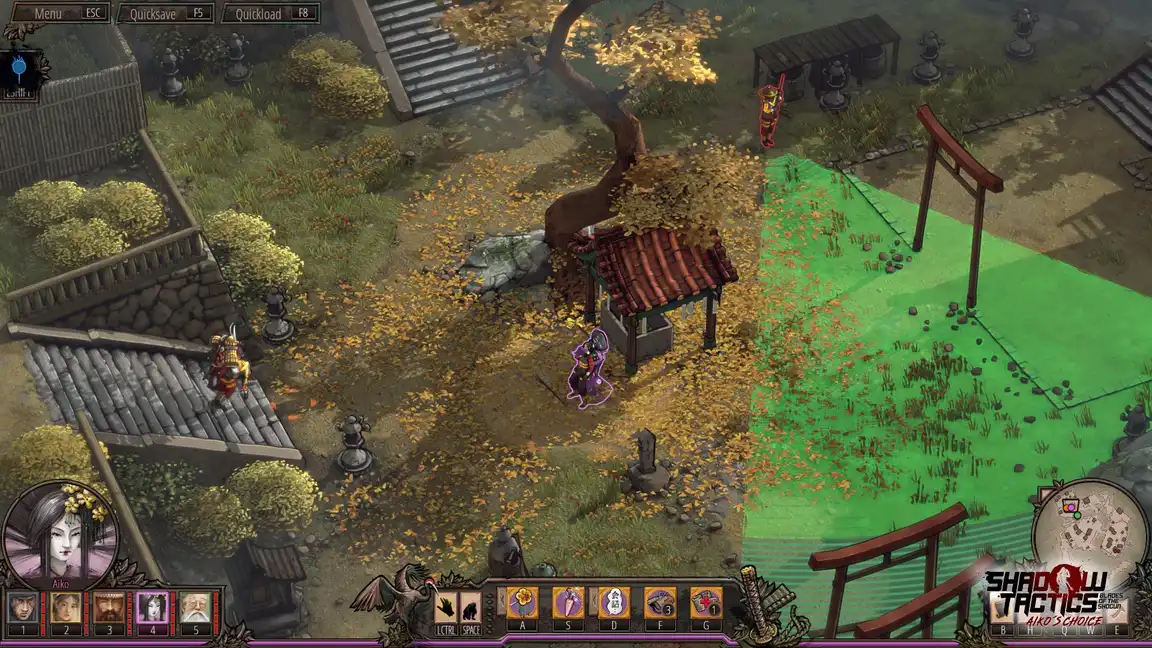Load the last save with Quickload
This screenshot has width=1152, height=648.
pyautogui.click(x=270, y=14)
